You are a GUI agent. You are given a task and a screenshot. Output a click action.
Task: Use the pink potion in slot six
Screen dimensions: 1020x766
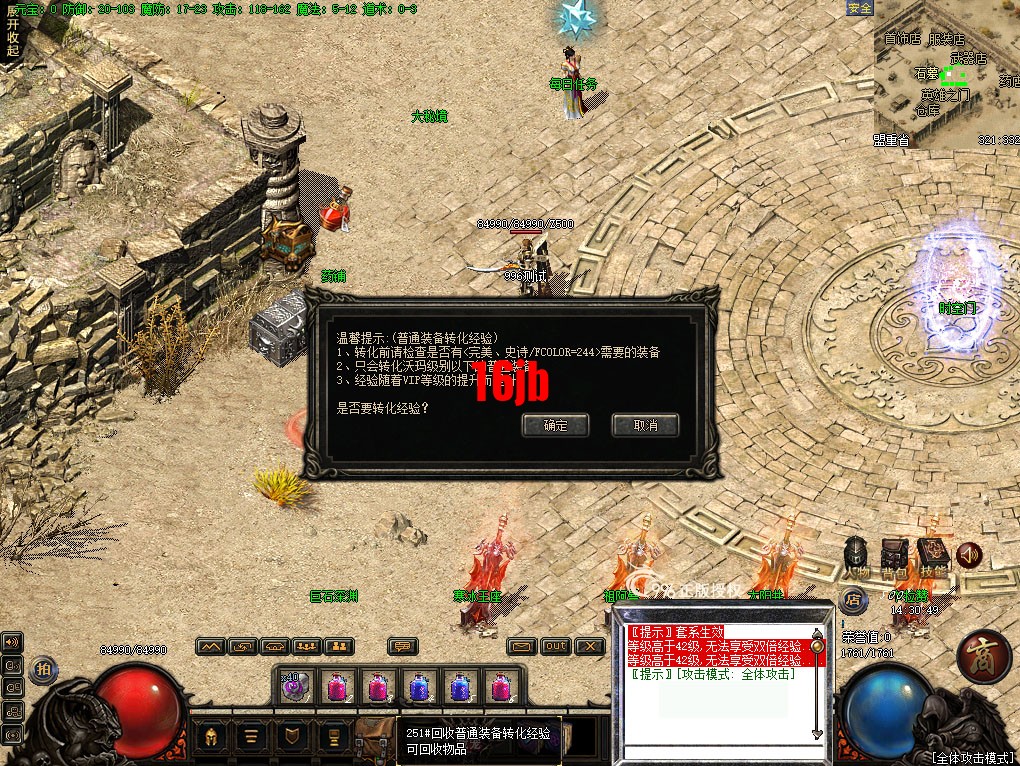point(501,687)
